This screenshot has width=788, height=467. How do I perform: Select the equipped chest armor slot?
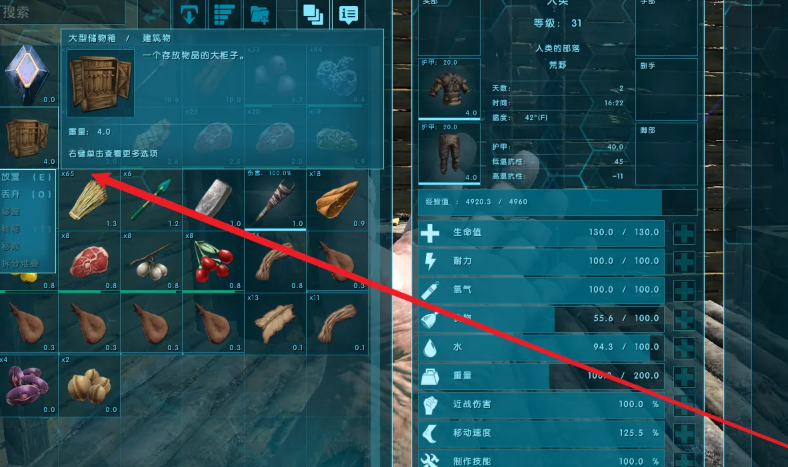click(x=446, y=89)
